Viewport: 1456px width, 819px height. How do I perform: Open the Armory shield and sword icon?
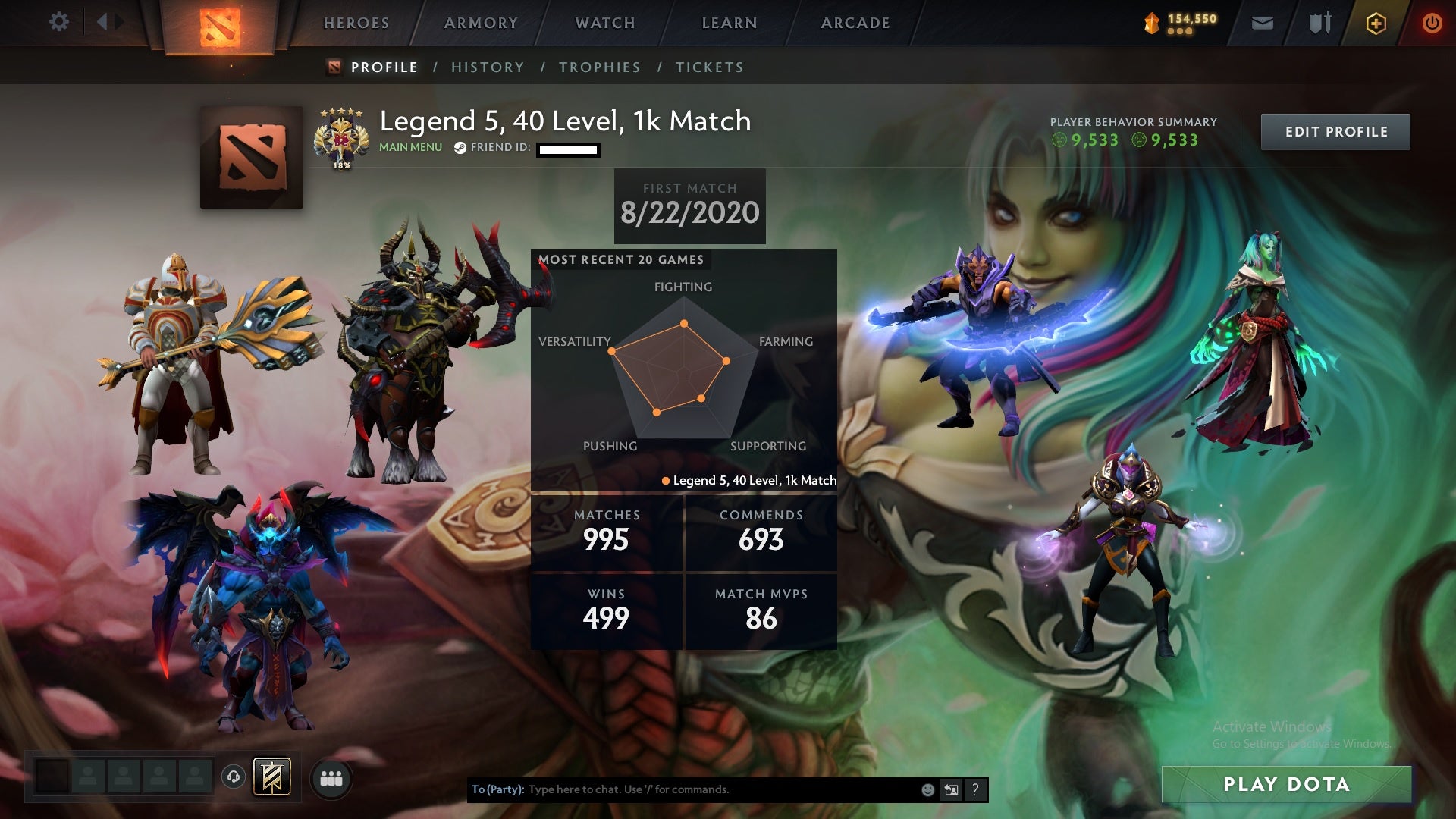(1319, 23)
